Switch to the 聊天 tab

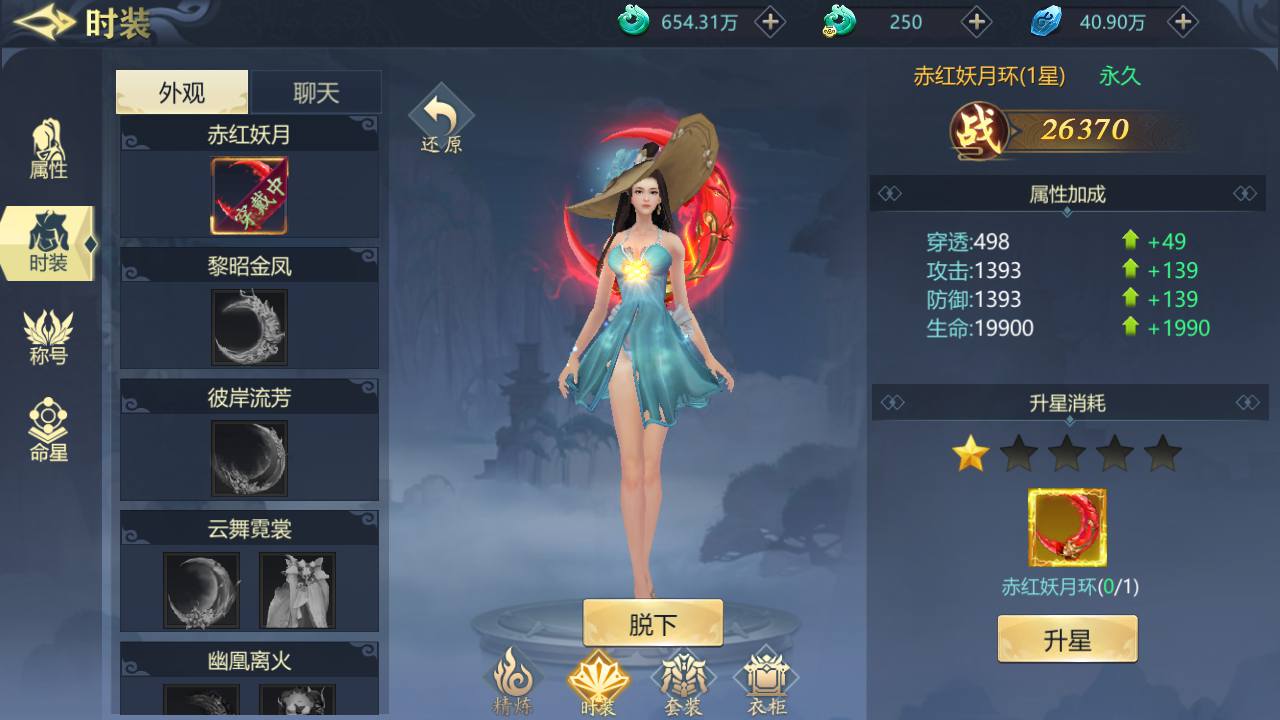point(317,91)
